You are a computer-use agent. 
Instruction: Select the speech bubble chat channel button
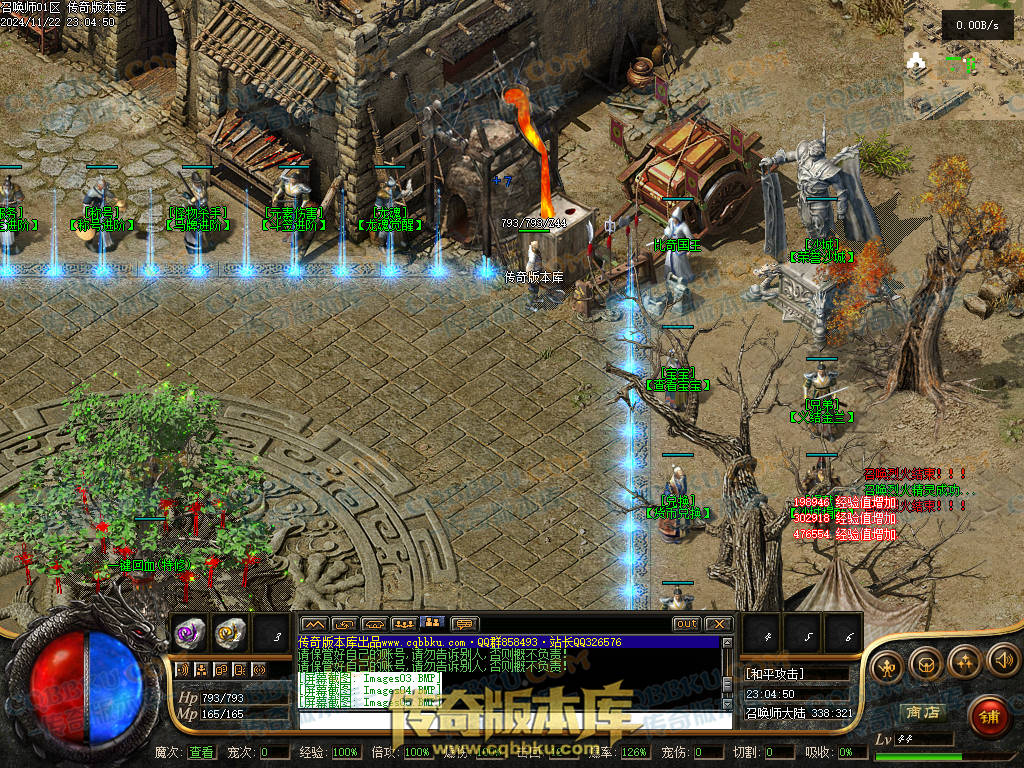click(x=464, y=624)
